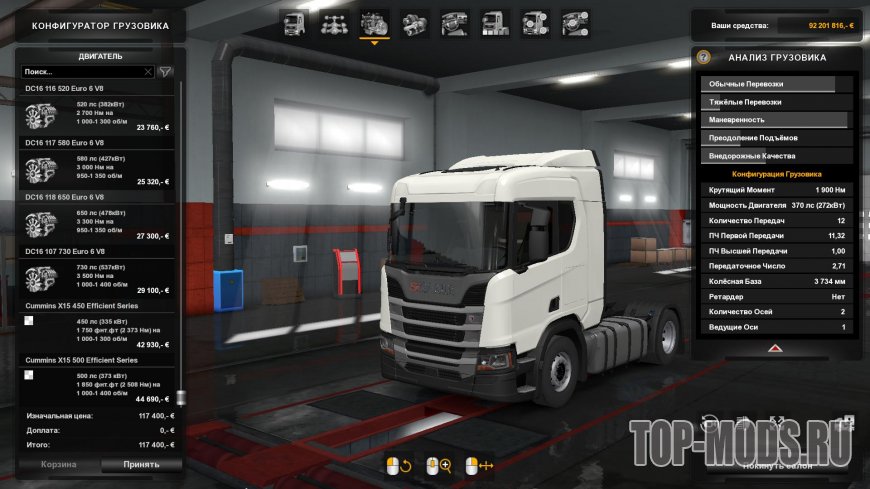
Task: Choose the DC16 117 580 Euro 6 V8 engine
Action: 96,170
